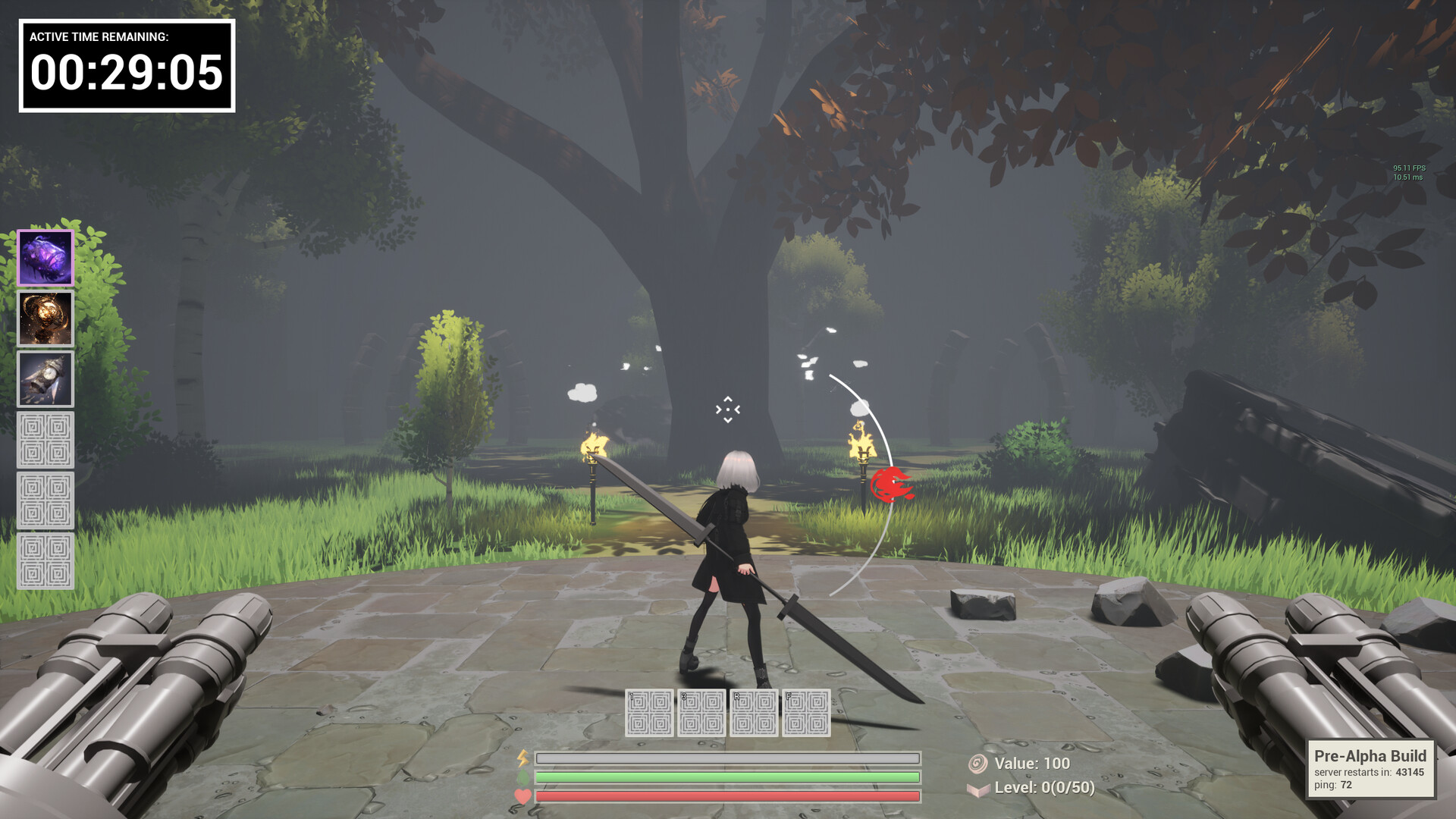Click the FPS counter in the top-right corner
1456x819 pixels.
pyautogui.click(x=1408, y=167)
